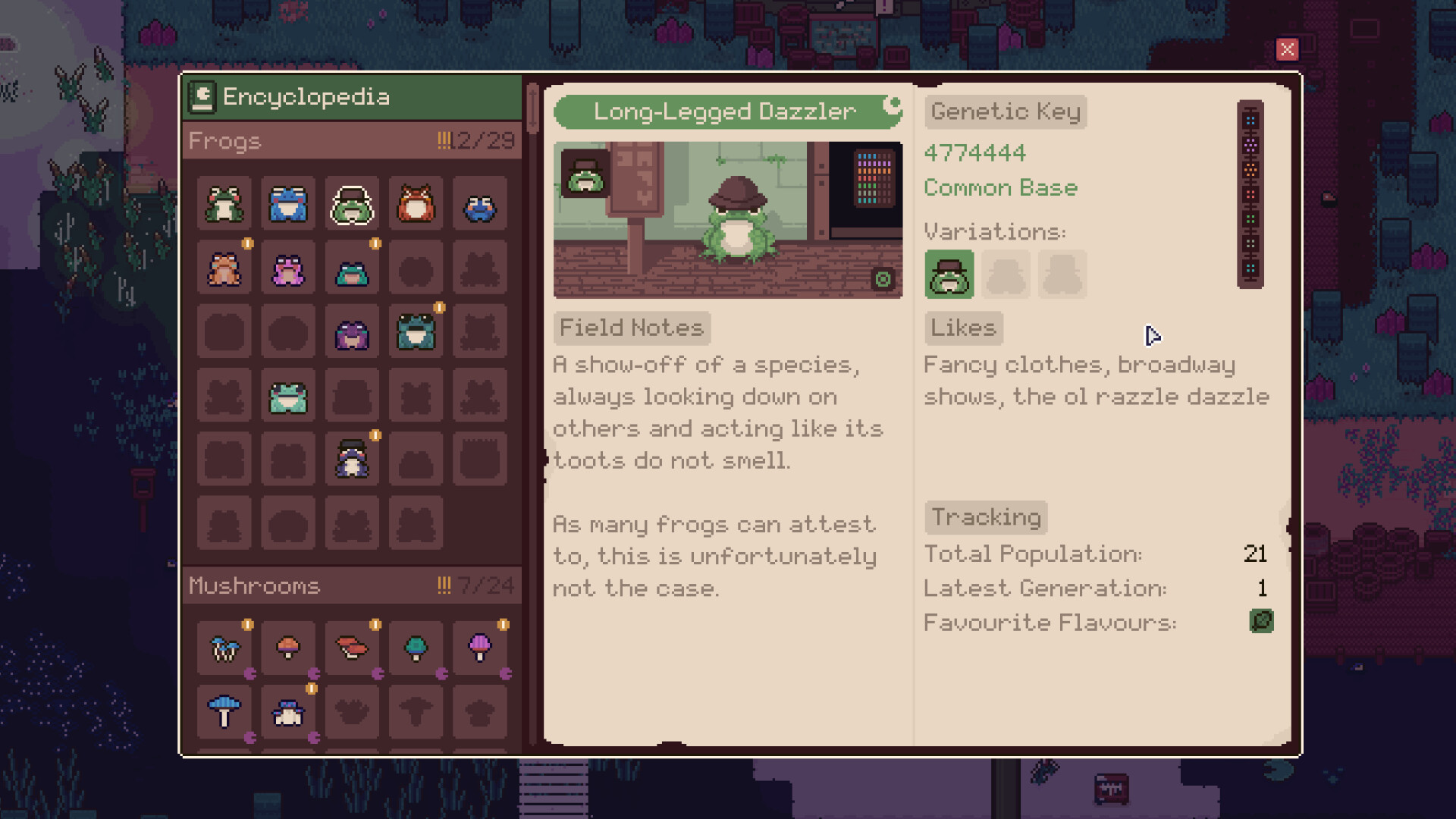
Task: Select the hatted frog variation swatch
Action: tap(949, 274)
